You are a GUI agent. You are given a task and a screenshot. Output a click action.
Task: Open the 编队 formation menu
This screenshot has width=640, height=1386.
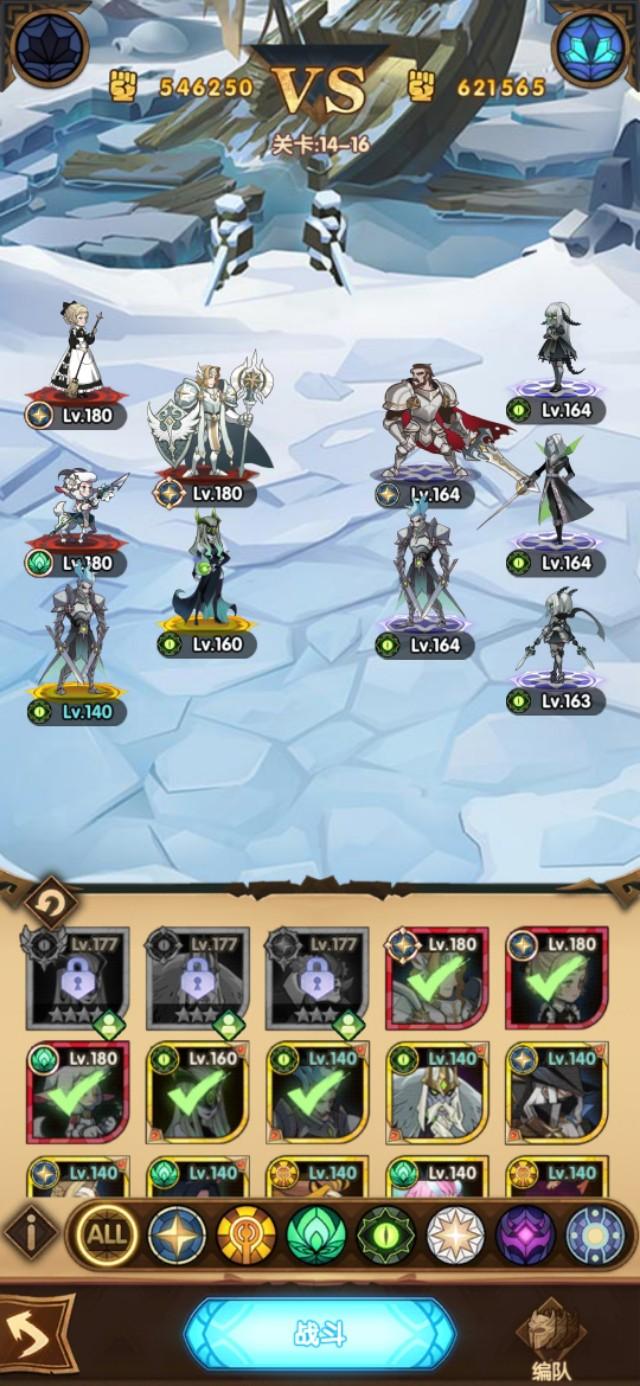(550, 1335)
